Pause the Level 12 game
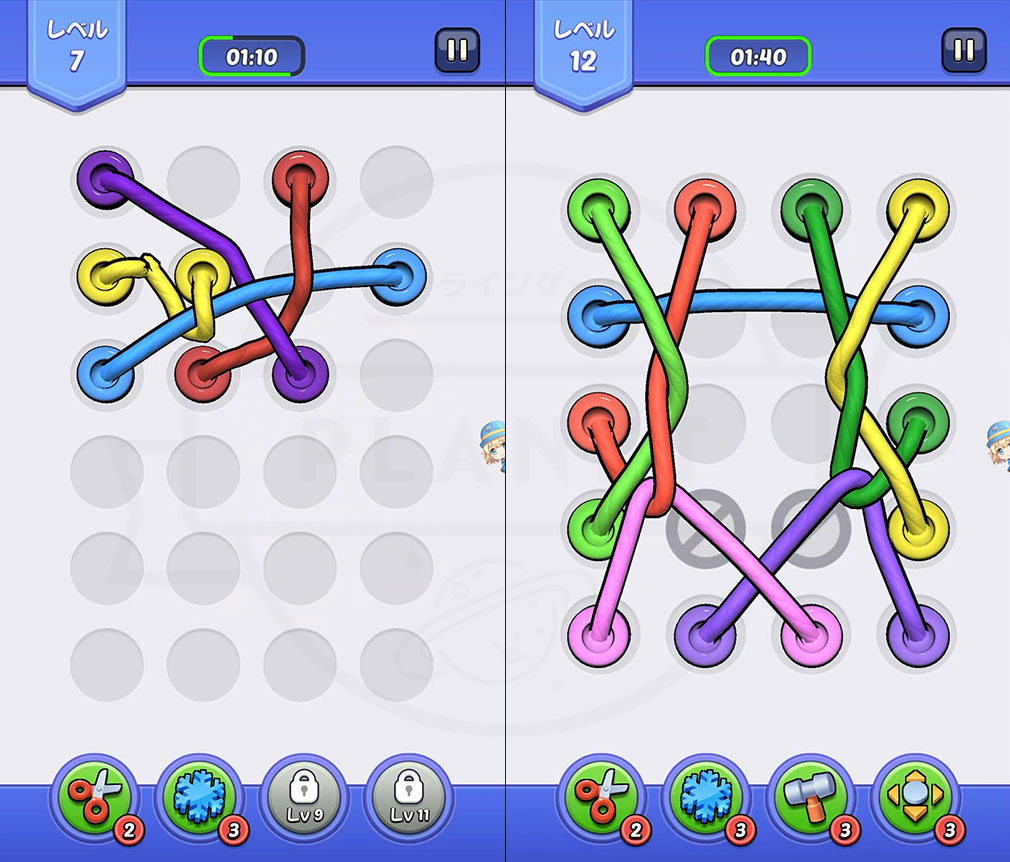This screenshot has height=862, width=1010. pos(963,51)
